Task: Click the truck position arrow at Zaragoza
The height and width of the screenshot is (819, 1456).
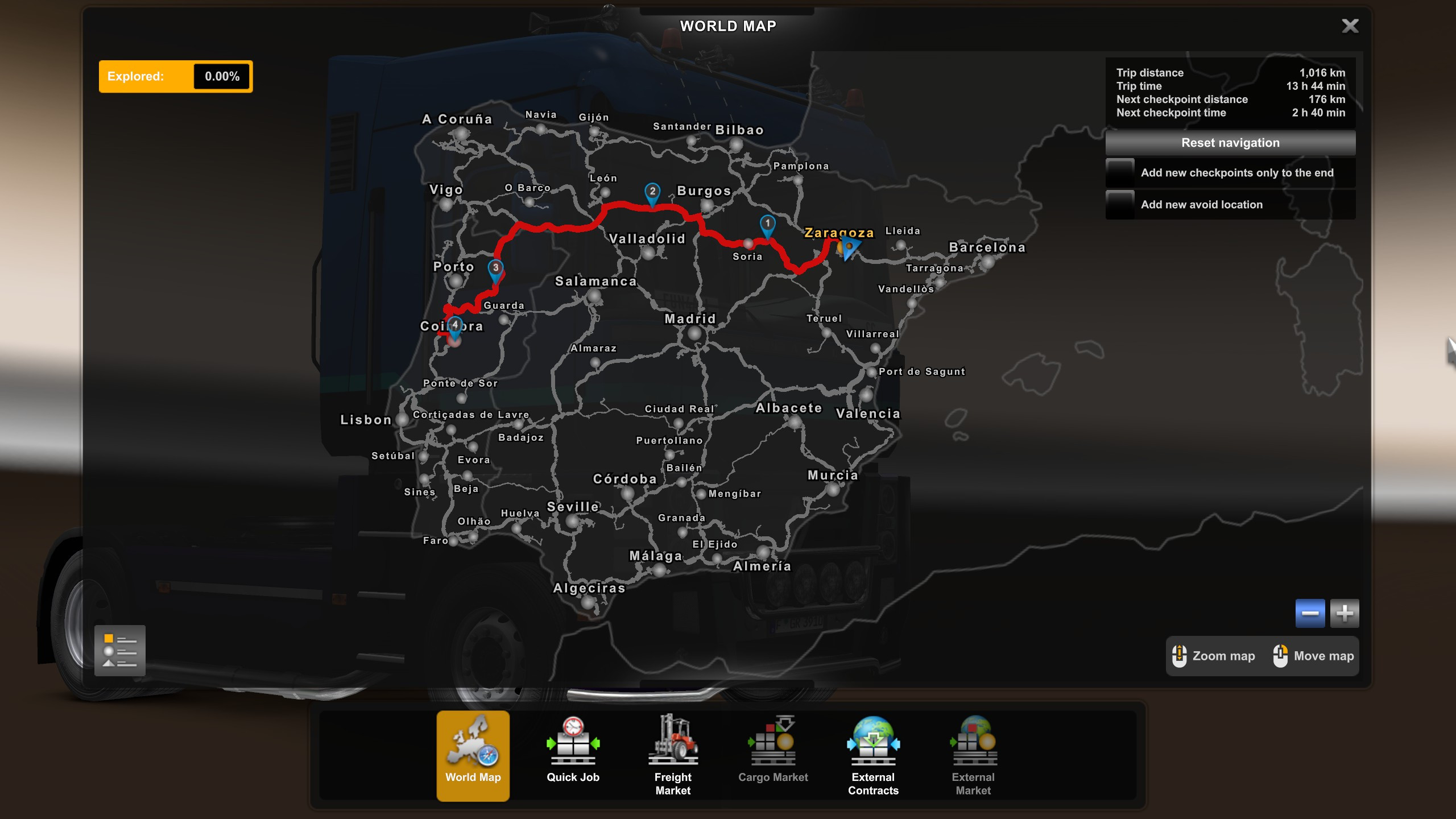Action: coord(851,249)
